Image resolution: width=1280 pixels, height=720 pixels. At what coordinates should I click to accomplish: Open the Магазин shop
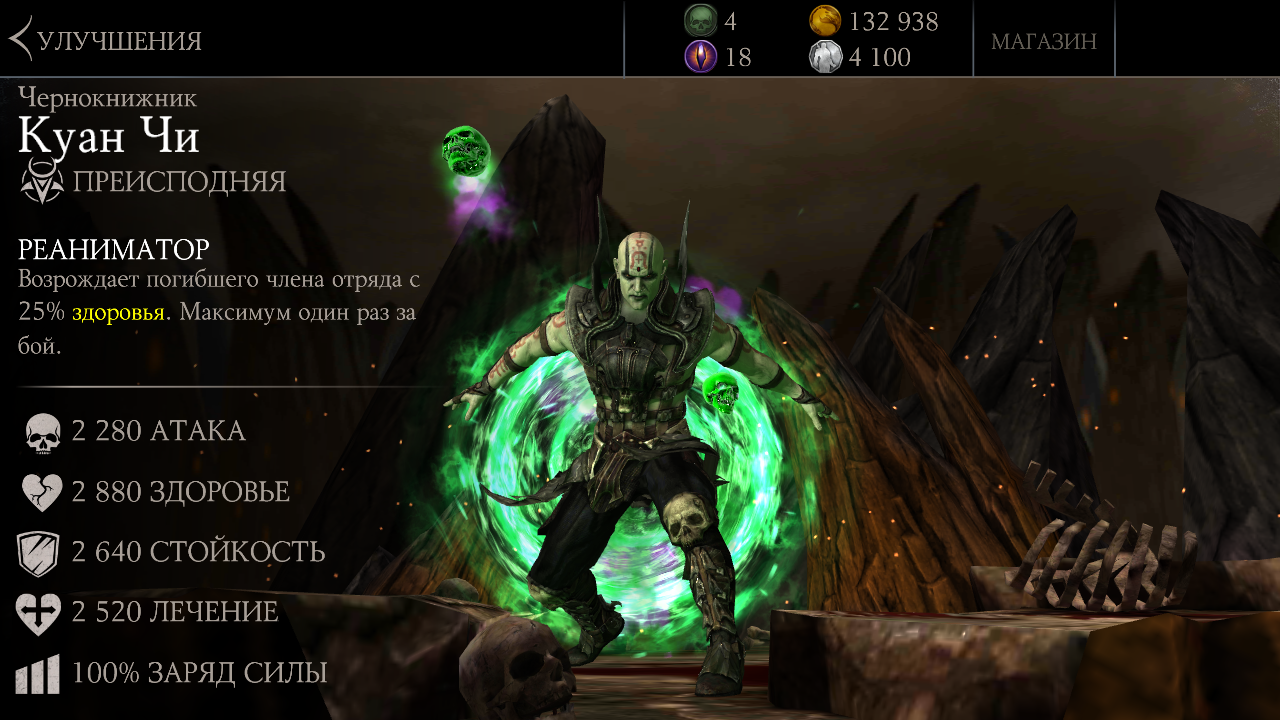pyautogui.click(x=1043, y=41)
